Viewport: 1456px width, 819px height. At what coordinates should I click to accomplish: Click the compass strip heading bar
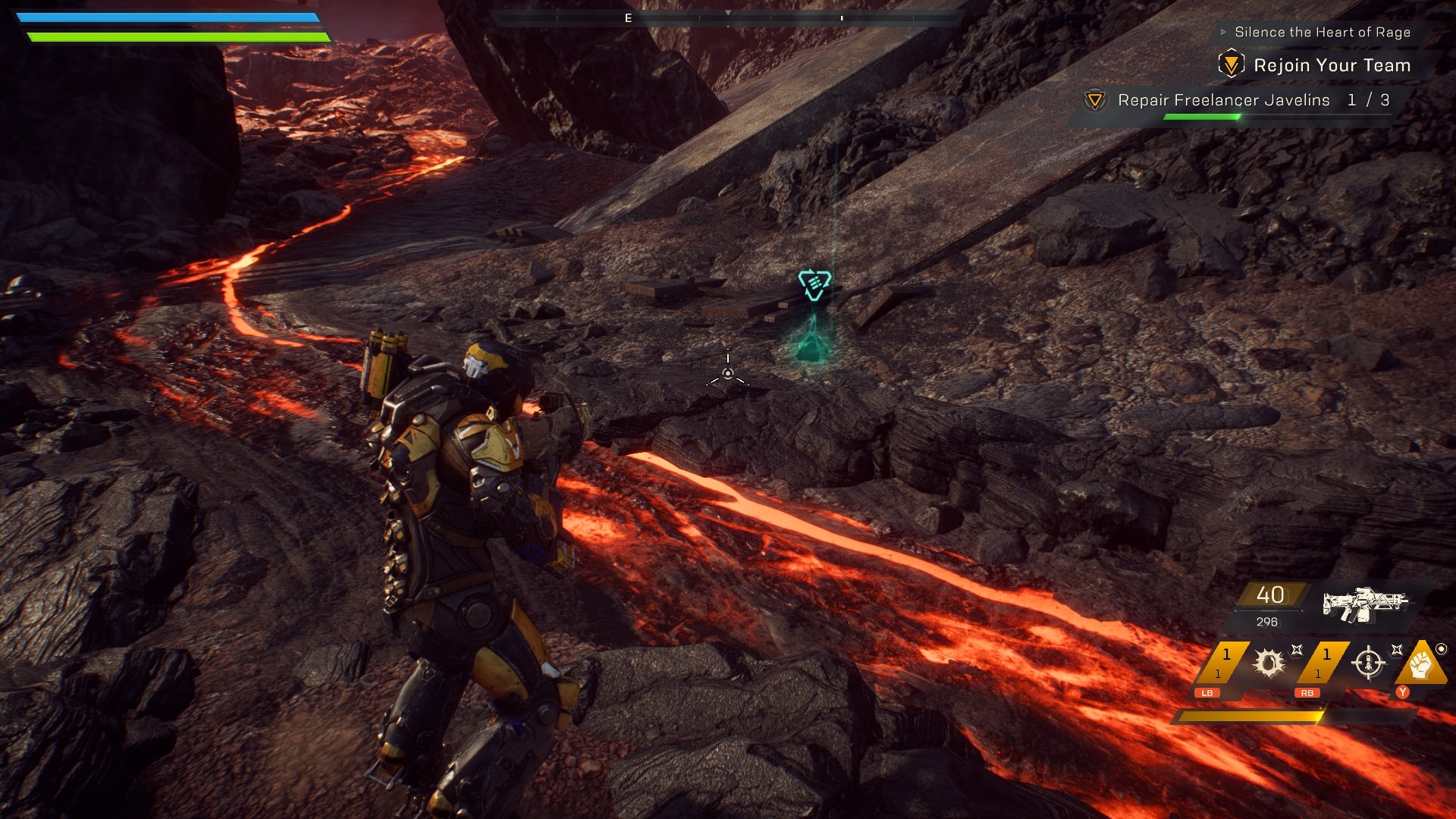point(728,17)
